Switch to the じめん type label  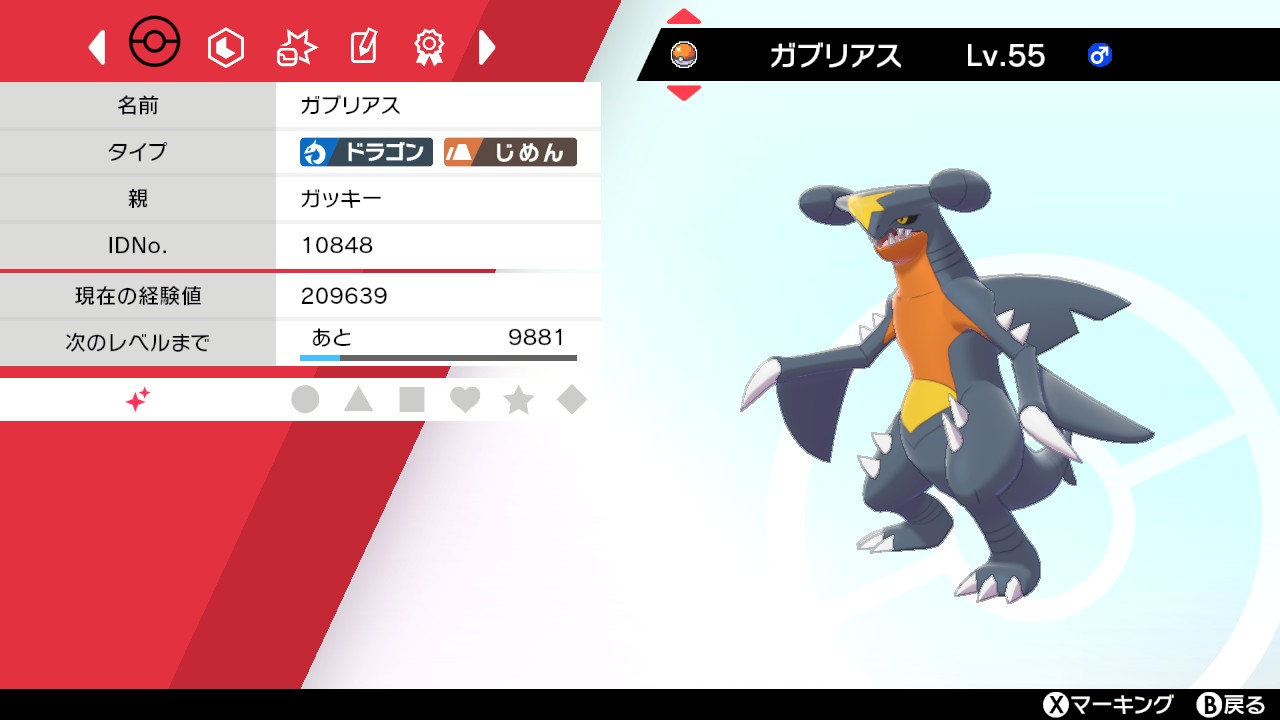[512, 152]
